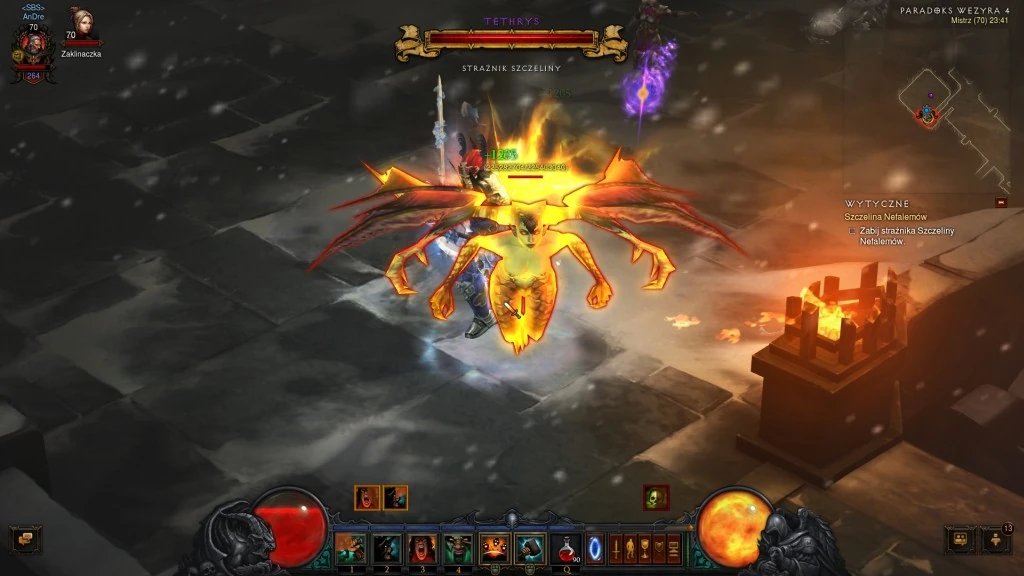Image resolution: width=1024 pixels, height=576 pixels.
Task: Activate the screaming face shout in slot 3
Action: [x=421, y=548]
